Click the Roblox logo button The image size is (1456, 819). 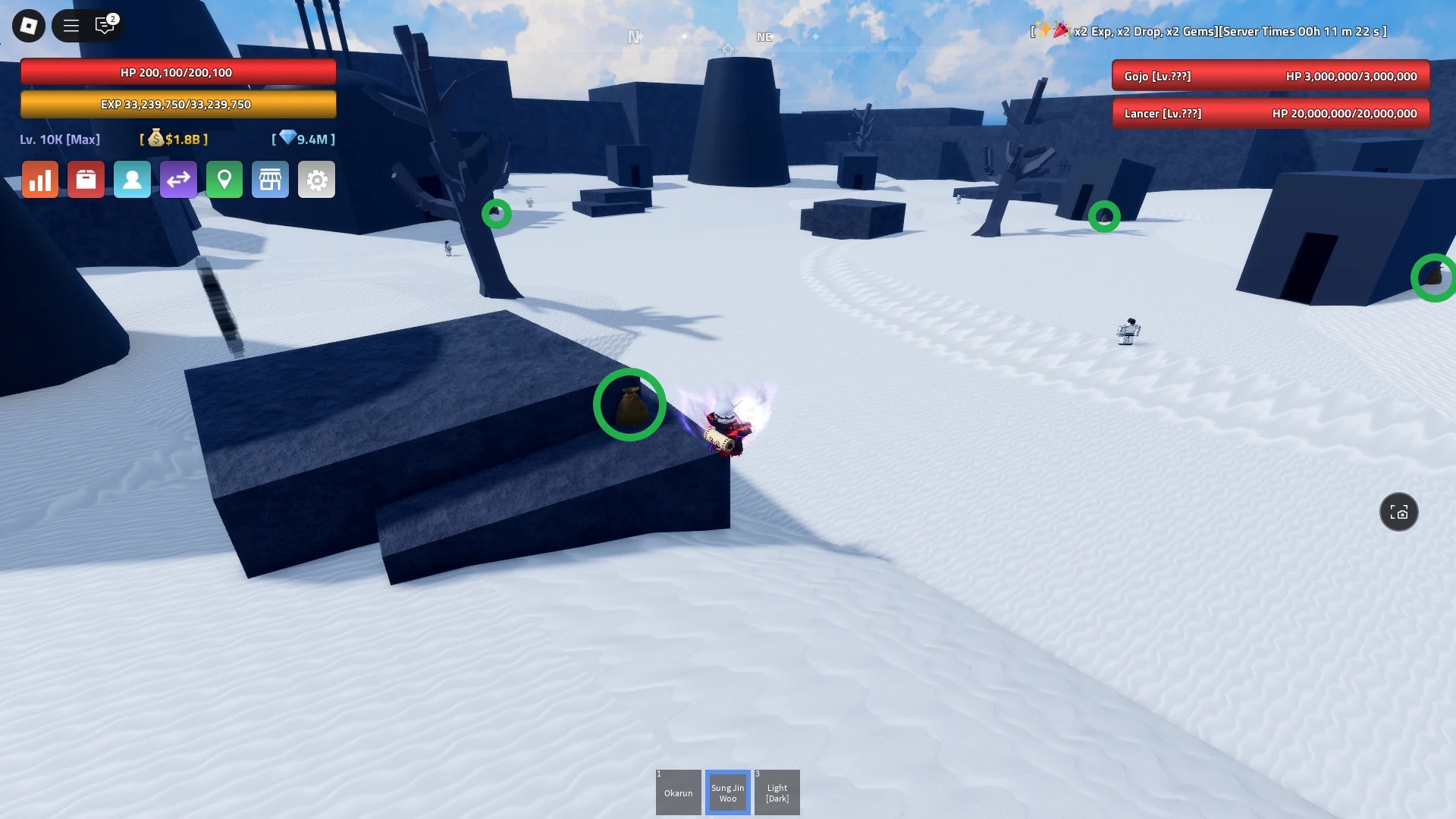(x=28, y=25)
